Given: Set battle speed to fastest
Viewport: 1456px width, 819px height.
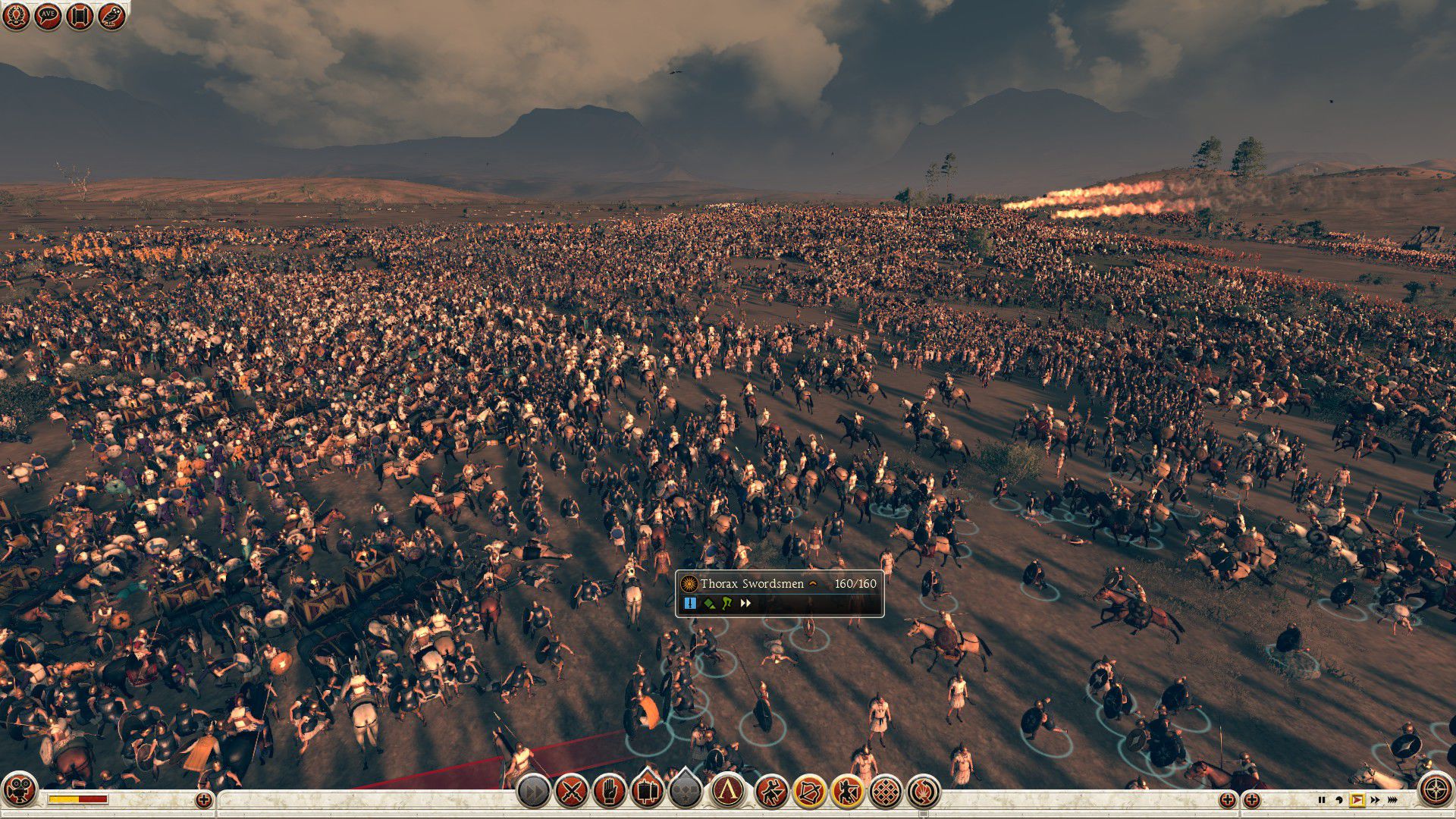Looking at the screenshot, I should [x=1393, y=799].
